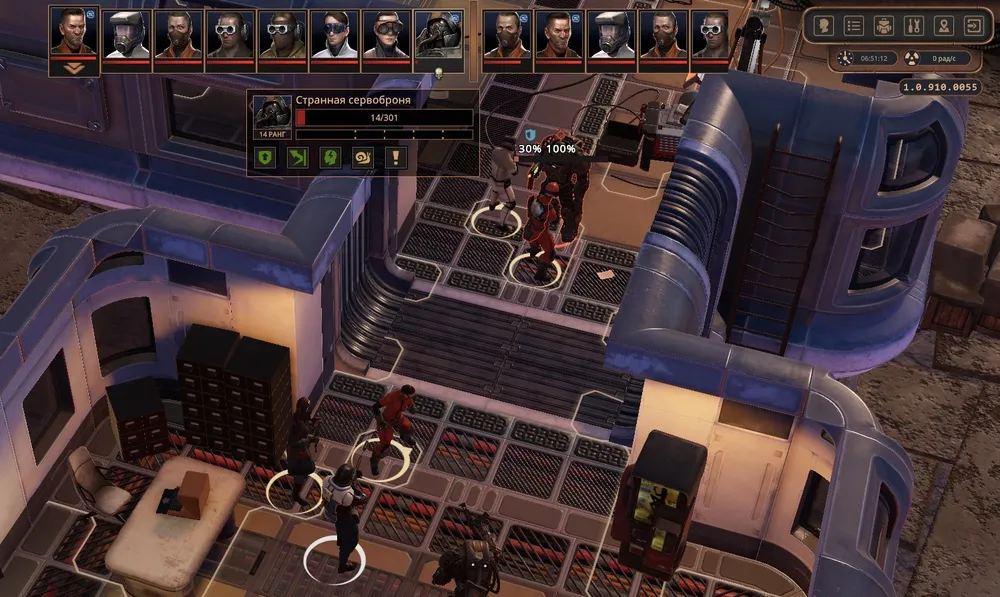Screen dimensions: 1000x597
Task: Click the Странная сервоброня portrait in the info panel
Action: [x=272, y=112]
